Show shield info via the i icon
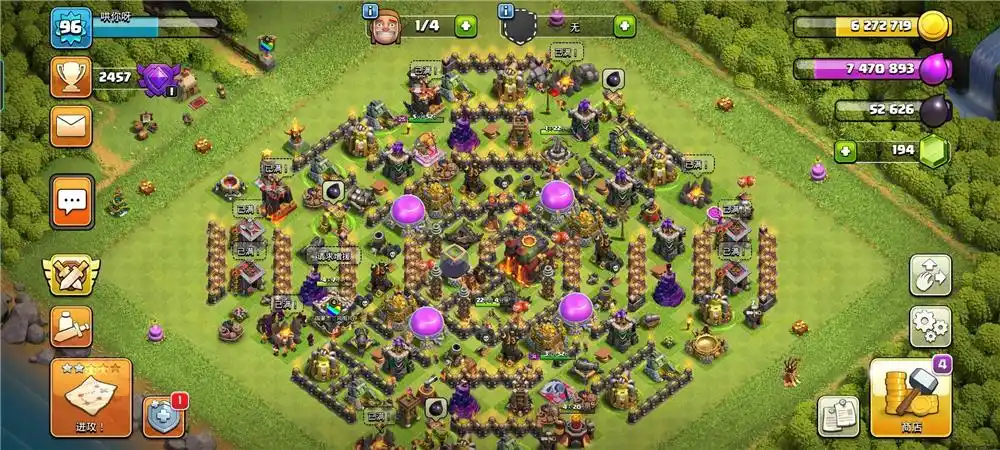The width and height of the screenshot is (1000, 450). coord(507,11)
